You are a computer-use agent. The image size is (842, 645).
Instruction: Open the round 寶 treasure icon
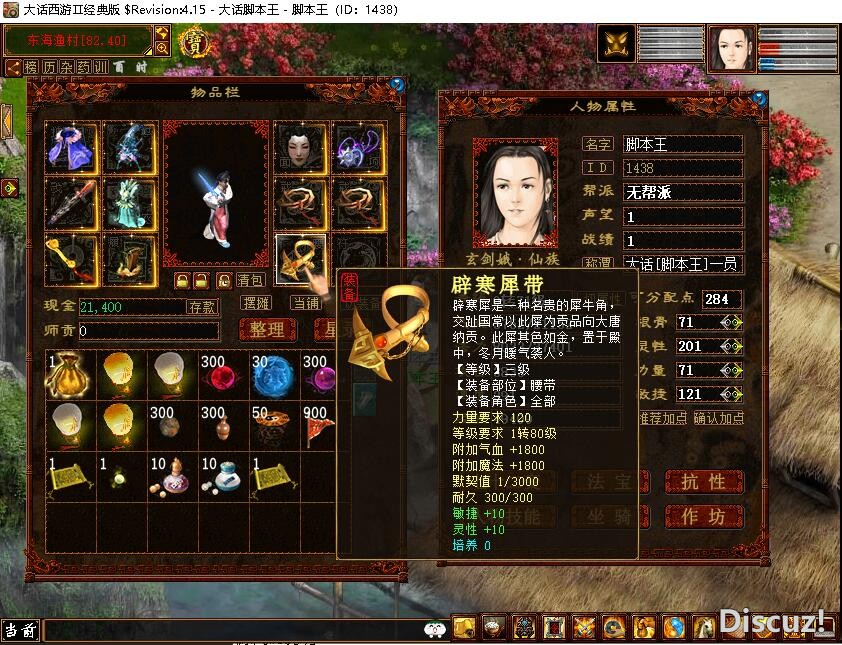point(191,43)
